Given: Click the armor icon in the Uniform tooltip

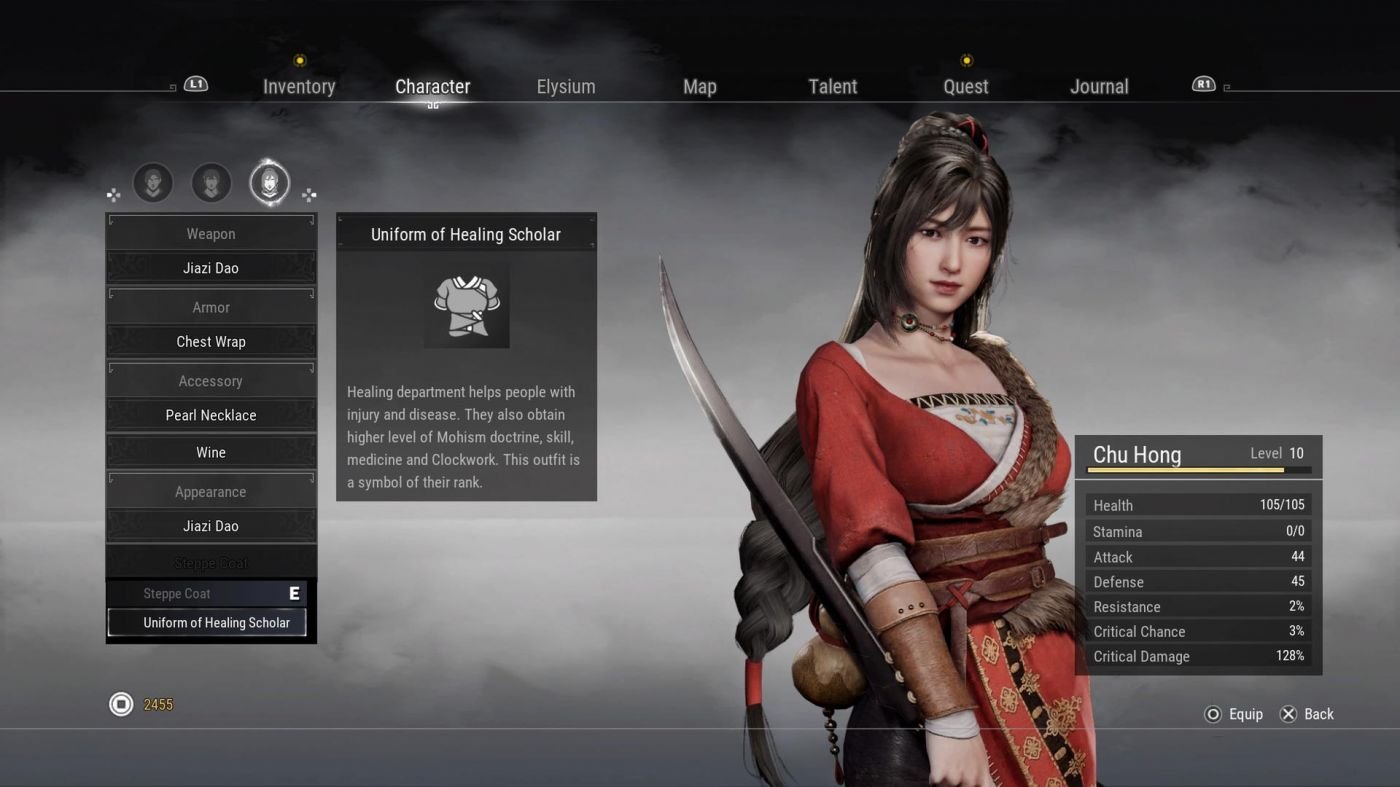Looking at the screenshot, I should pyautogui.click(x=466, y=305).
